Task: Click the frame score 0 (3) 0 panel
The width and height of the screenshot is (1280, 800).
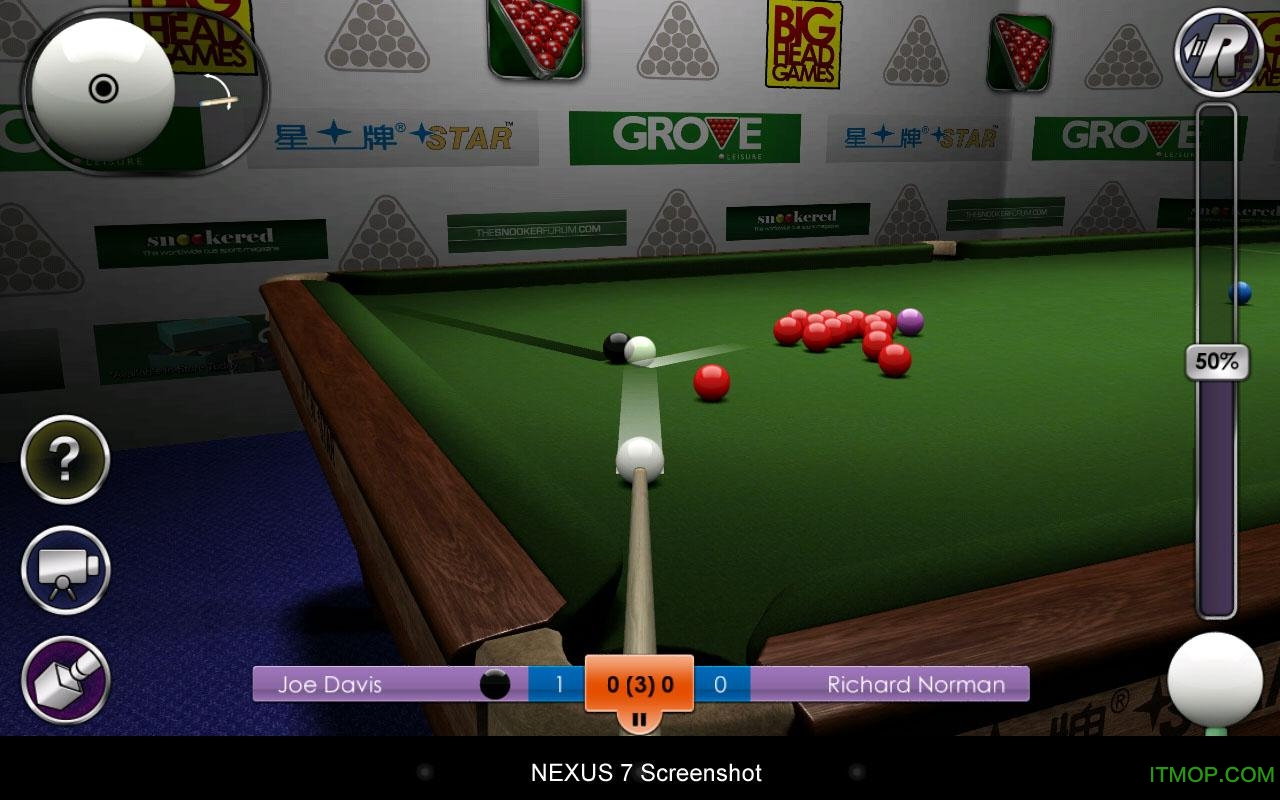Action: (640, 684)
